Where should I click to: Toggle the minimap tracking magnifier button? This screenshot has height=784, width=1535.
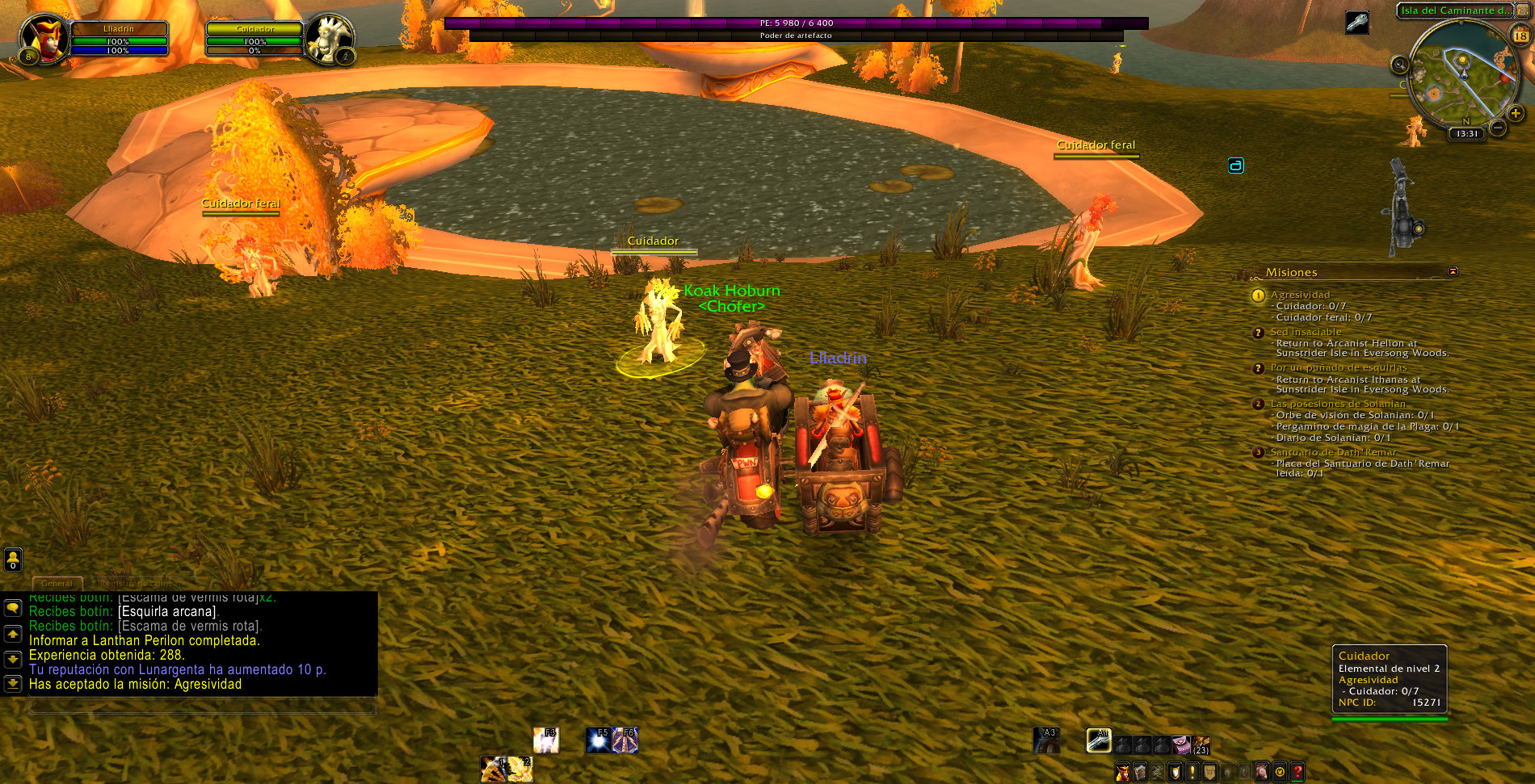coord(1400,65)
